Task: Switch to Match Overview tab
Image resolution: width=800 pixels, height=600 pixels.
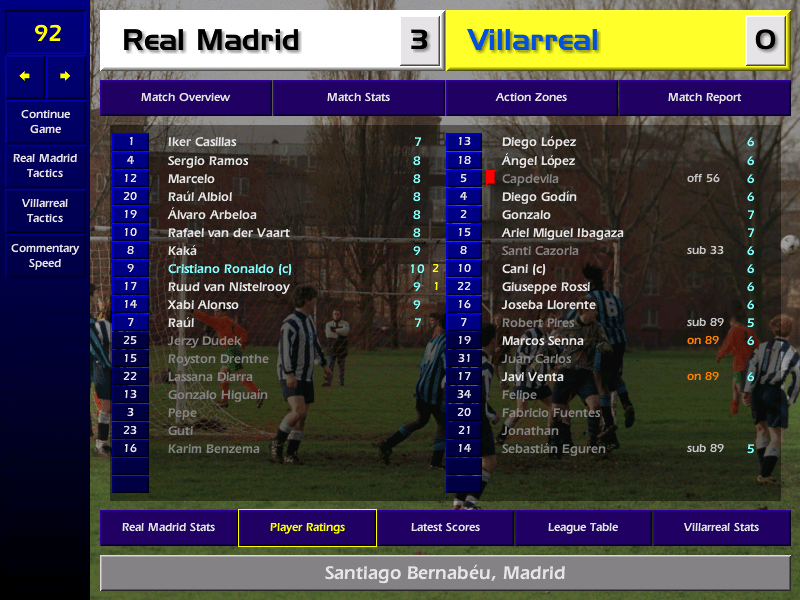Action: [185, 97]
